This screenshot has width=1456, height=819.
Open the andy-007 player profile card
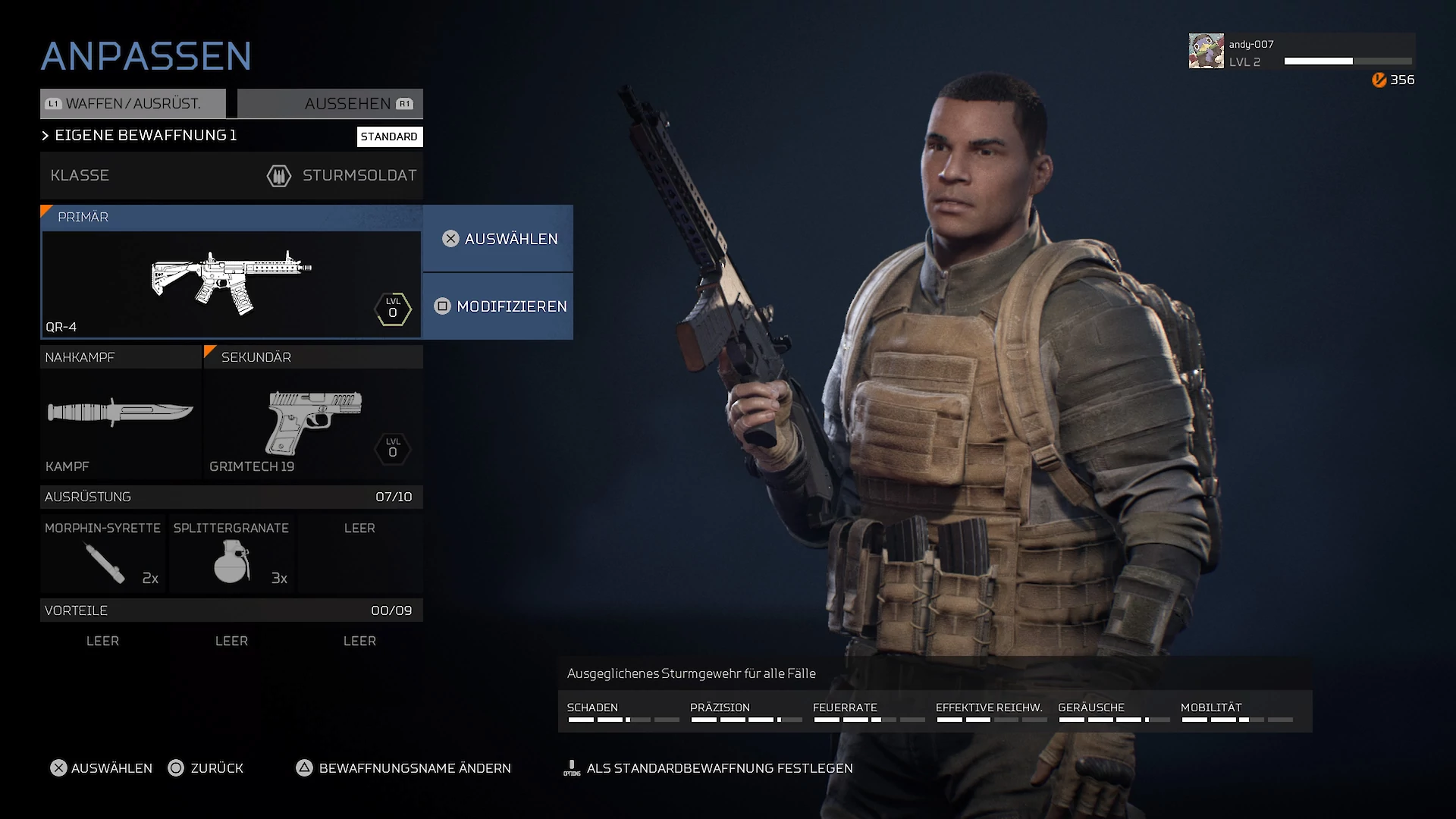[1301, 52]
